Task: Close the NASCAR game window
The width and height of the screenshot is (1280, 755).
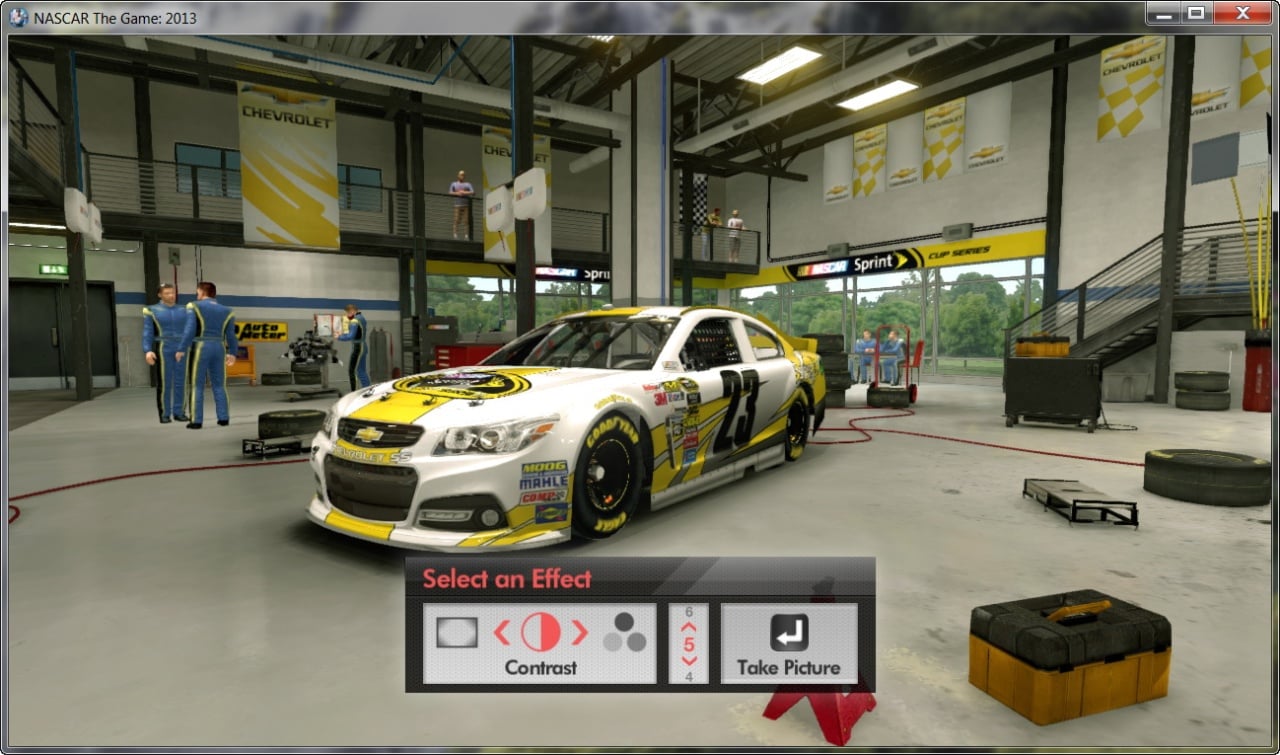Action: (1241, 13)
